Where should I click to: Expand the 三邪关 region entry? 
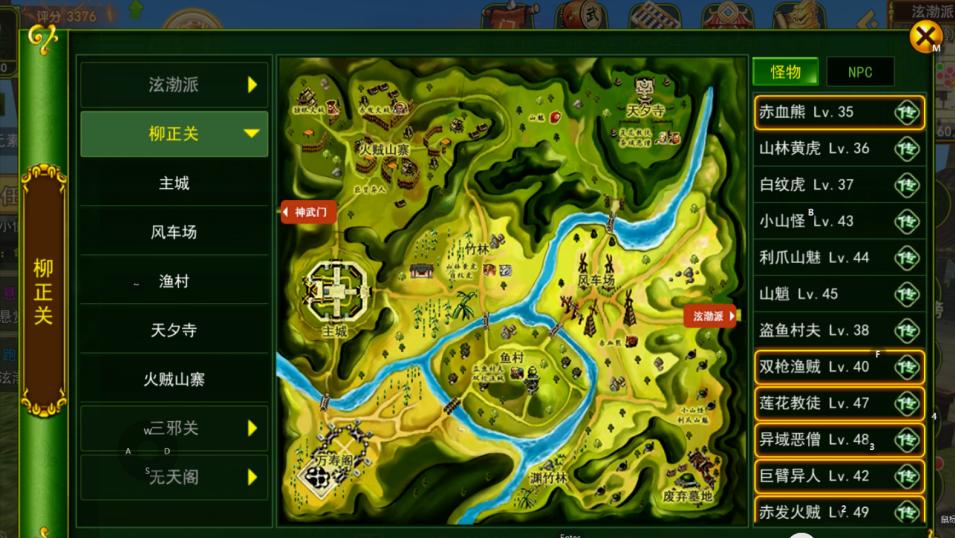pyautogui.click(x=174, y=428)
